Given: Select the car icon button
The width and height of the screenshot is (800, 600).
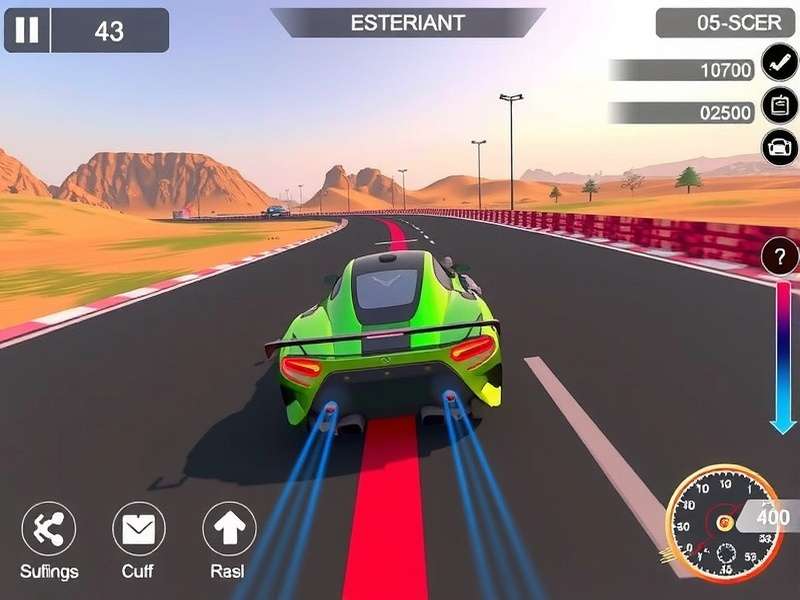Looking at the screenshot, I should click(779, 147).
